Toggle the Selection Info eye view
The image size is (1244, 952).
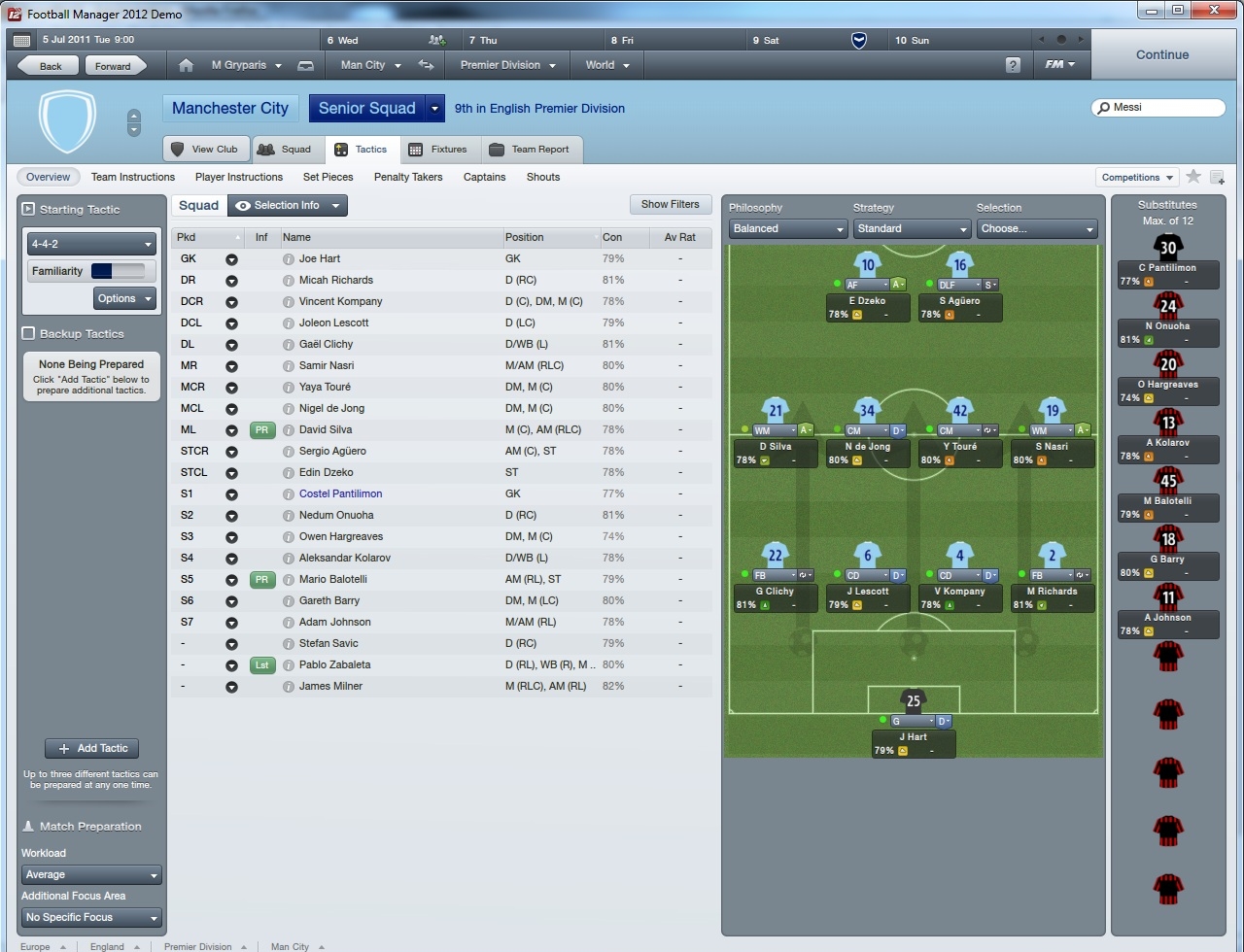pos(242,205)
